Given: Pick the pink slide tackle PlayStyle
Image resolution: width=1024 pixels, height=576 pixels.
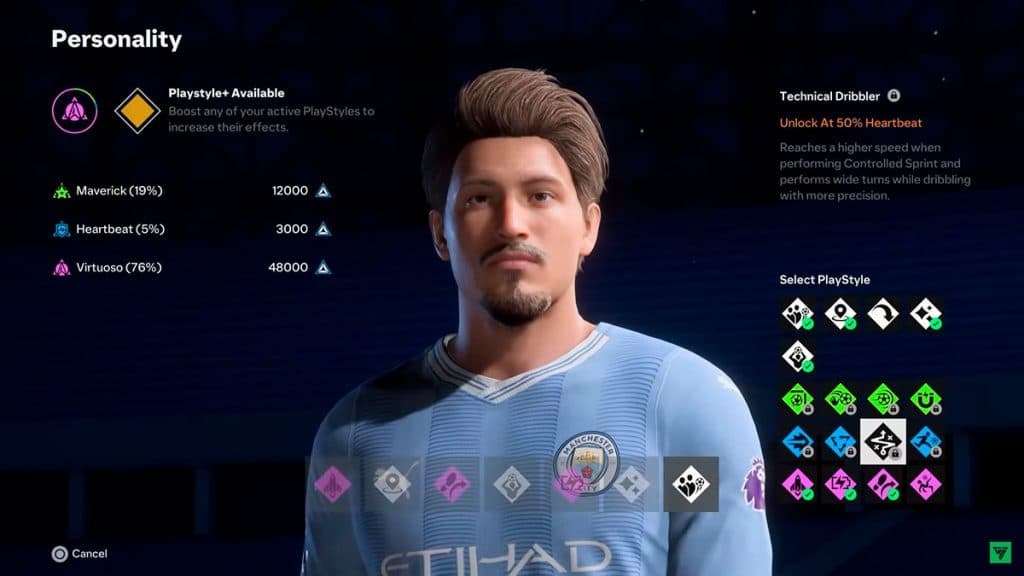Looking at the screenshot, I should click(926, 485).
